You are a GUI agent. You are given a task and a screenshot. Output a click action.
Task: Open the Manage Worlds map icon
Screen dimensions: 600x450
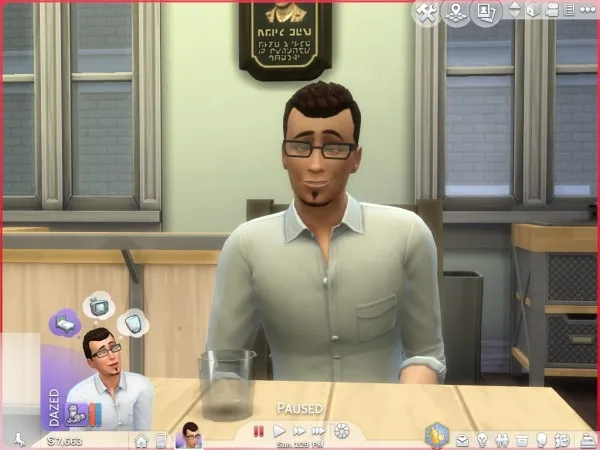456,13
